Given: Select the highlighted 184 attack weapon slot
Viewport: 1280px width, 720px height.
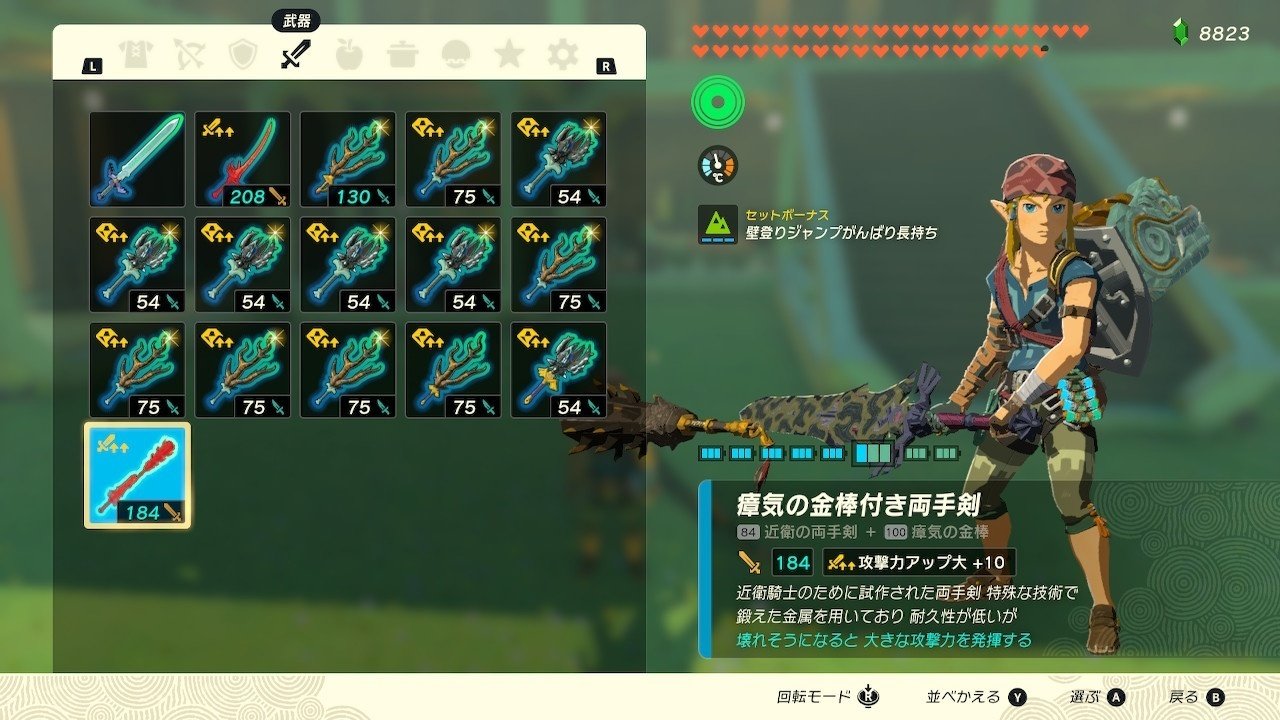Looking at the screenshot, I should coord(139,474).
